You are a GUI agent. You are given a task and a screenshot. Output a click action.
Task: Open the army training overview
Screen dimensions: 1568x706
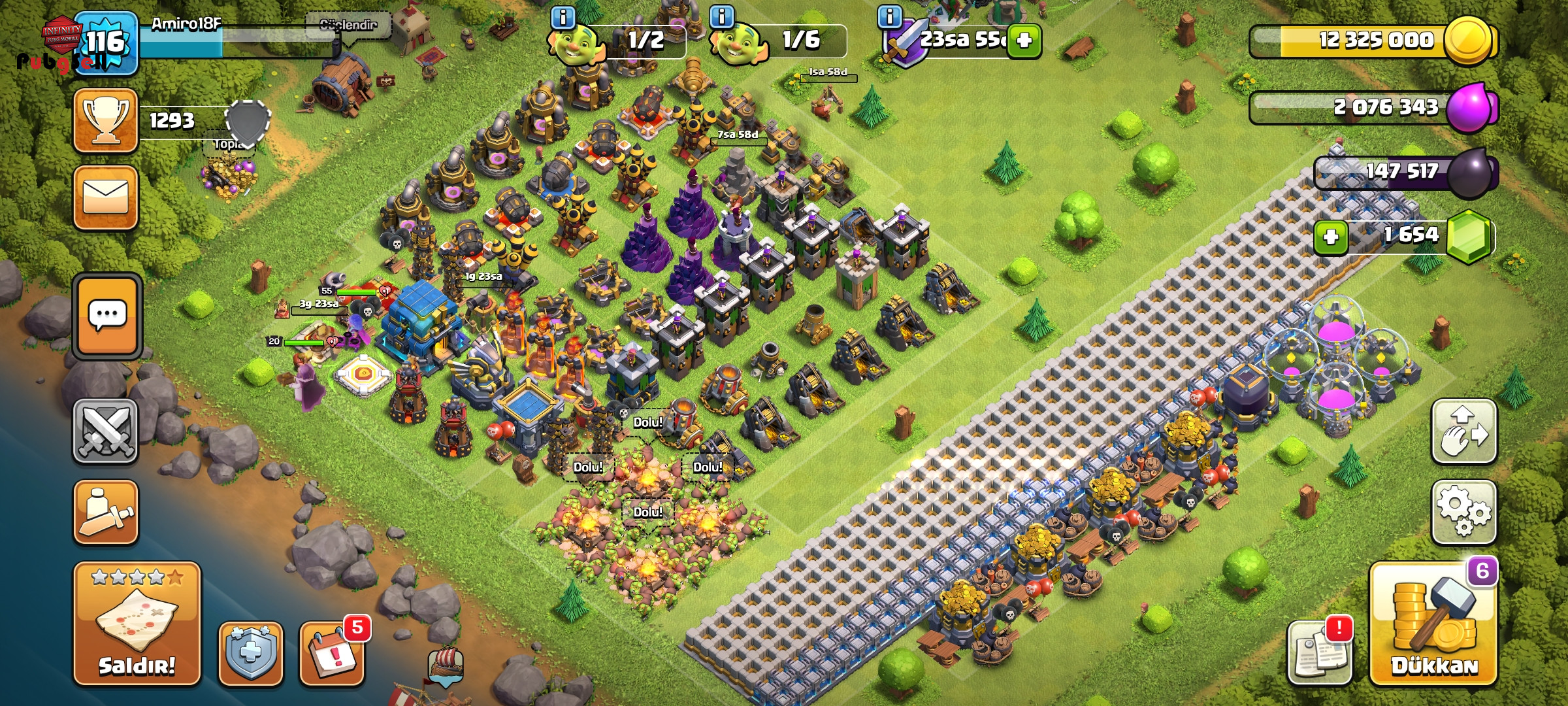coord(106,512)
